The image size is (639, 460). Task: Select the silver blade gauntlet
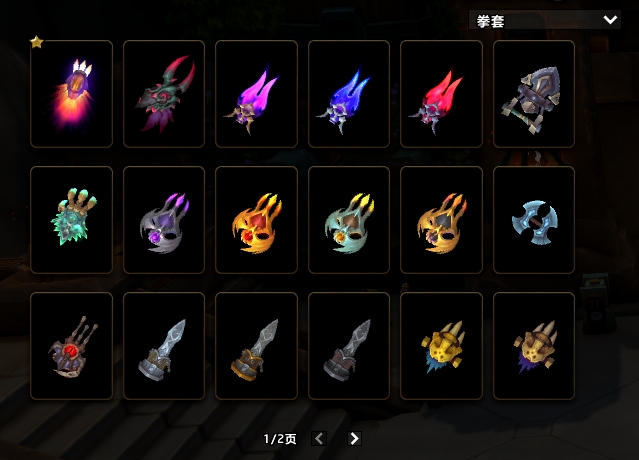click(164, 346)
